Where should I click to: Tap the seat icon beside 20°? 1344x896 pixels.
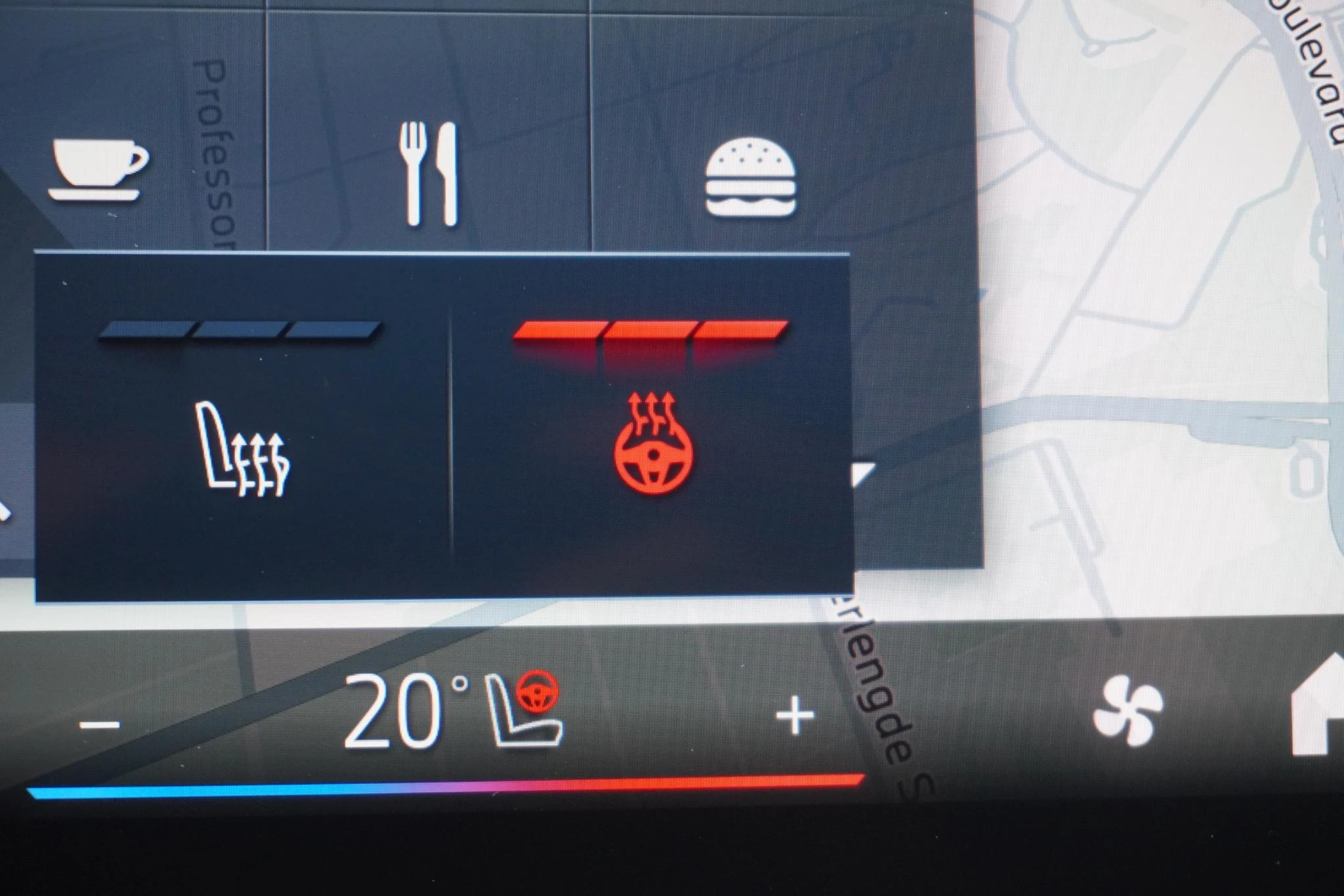(525, 712)
